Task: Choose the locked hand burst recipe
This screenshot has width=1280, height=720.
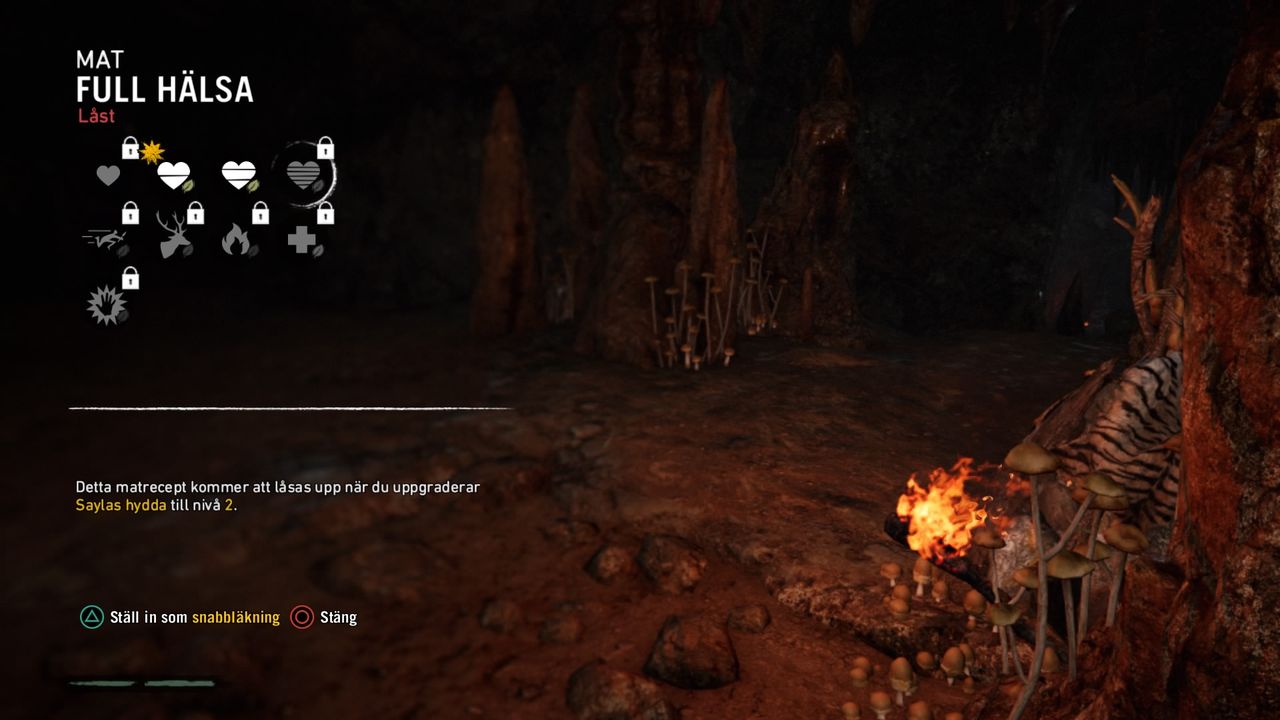Action: click(x=106, y=305)
